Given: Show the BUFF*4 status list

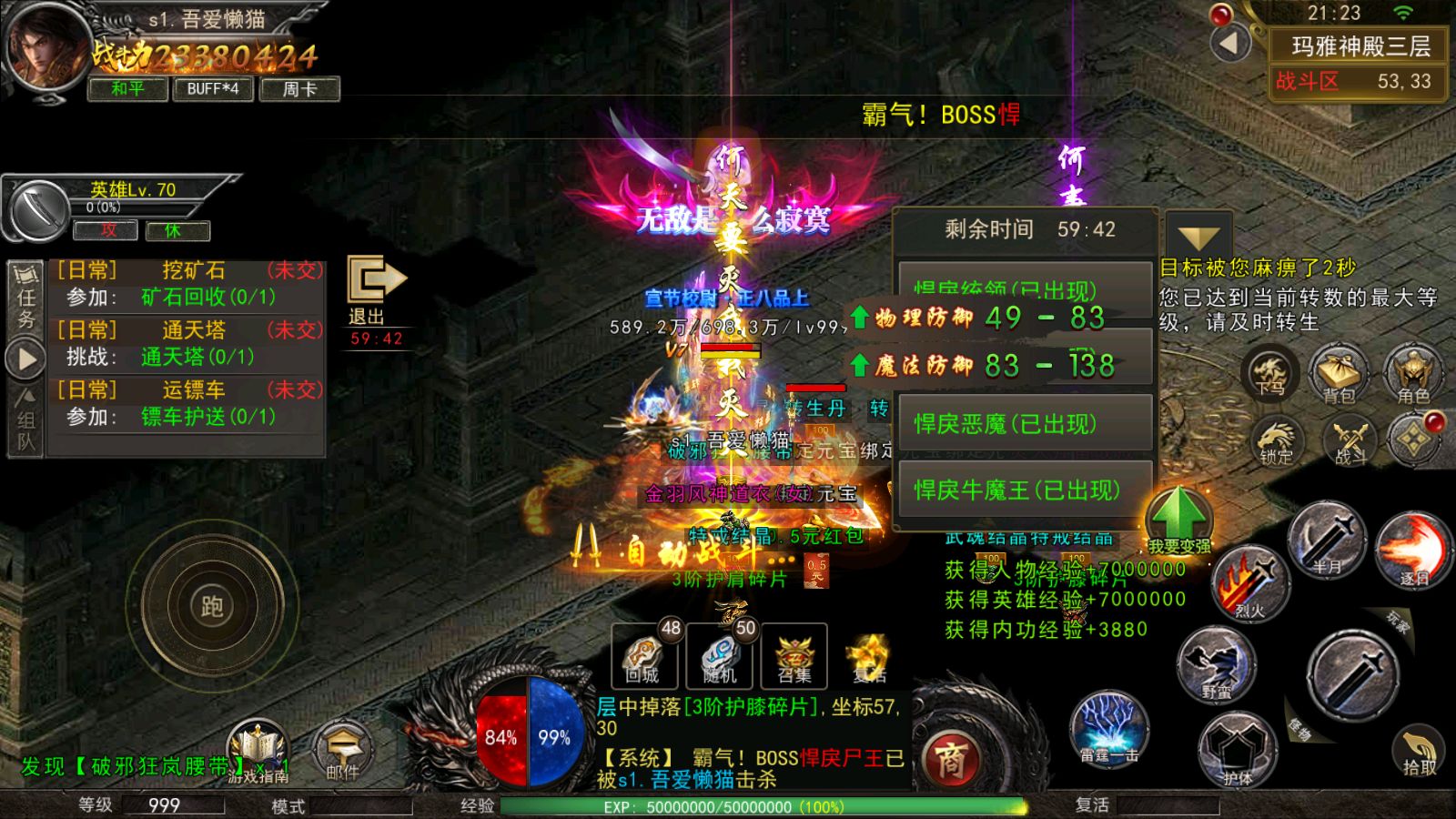Looking at the screenshot, I should pos(213,89).
